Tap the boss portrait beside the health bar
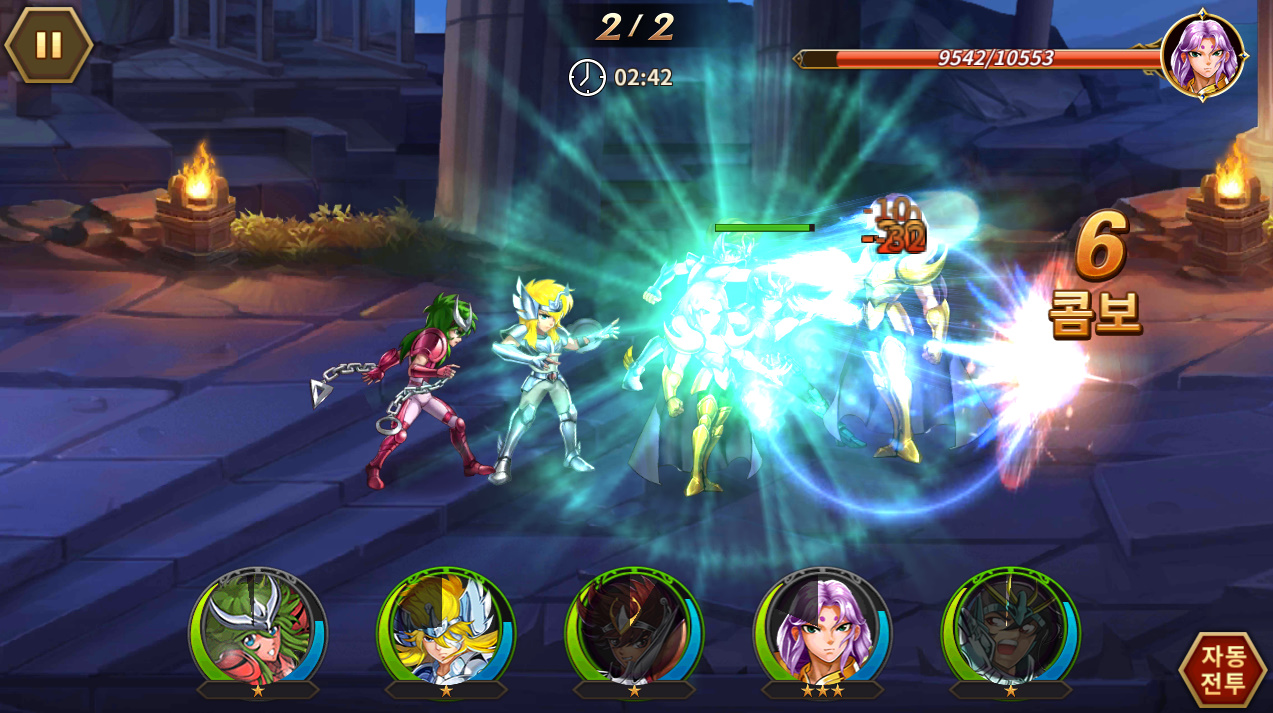The image size is (1273, 713). [1203, 55]
